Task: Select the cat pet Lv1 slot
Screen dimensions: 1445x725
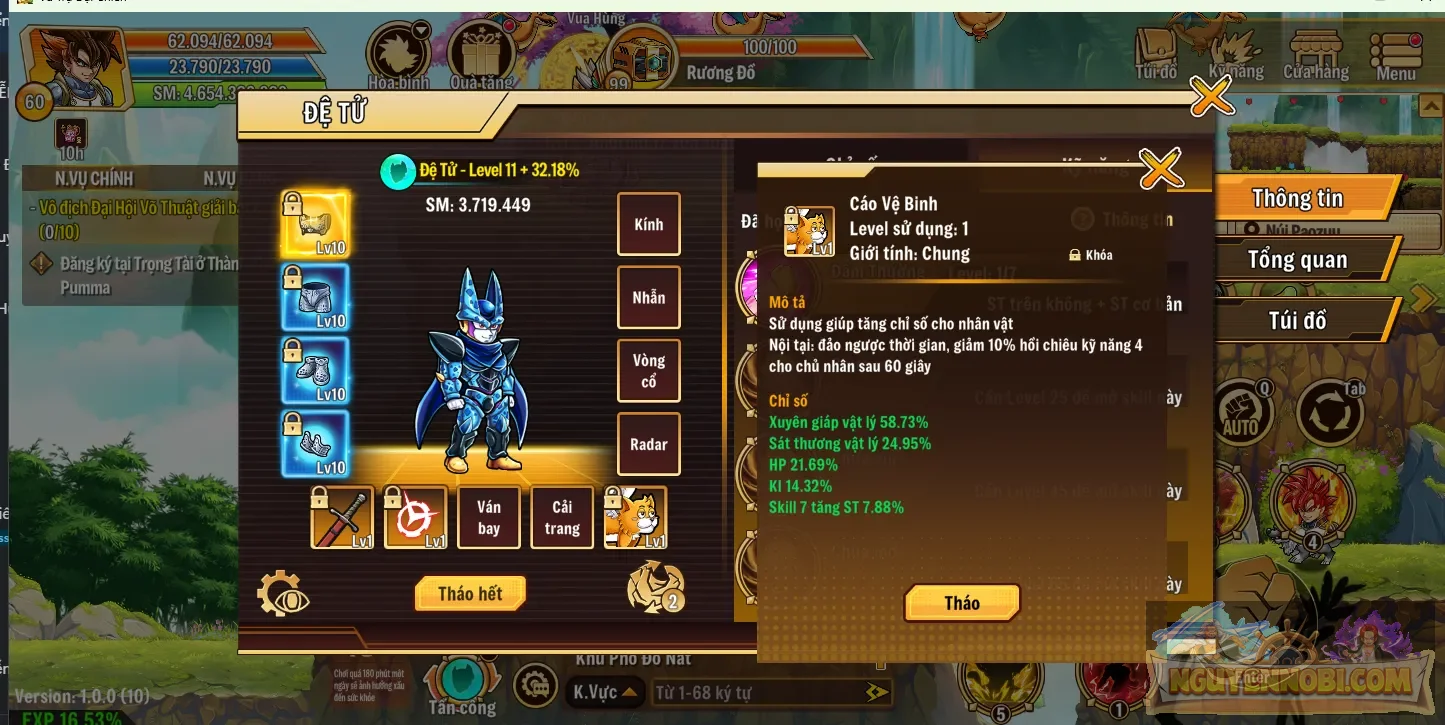Action: click(x=636, y=517)
